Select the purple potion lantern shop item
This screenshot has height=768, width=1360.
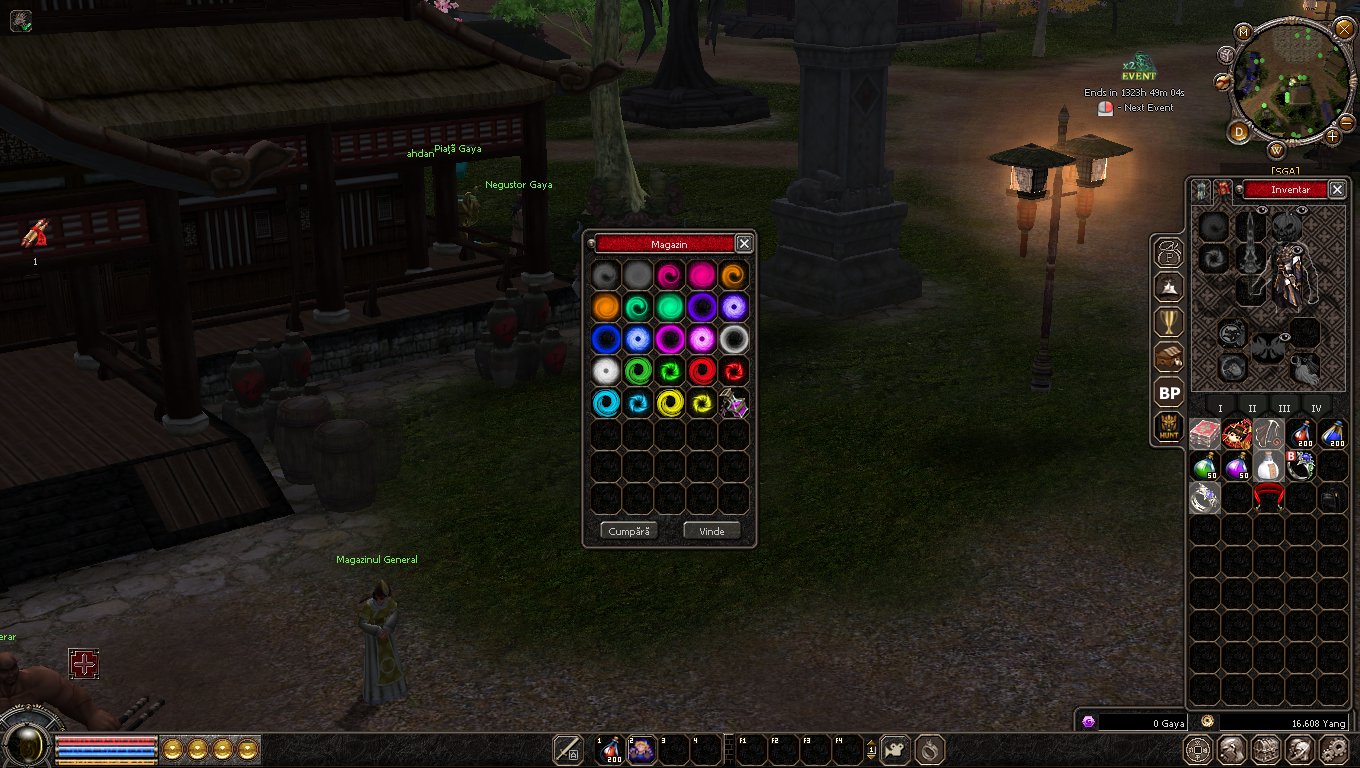pyautogui.click(x=734, y=404)
